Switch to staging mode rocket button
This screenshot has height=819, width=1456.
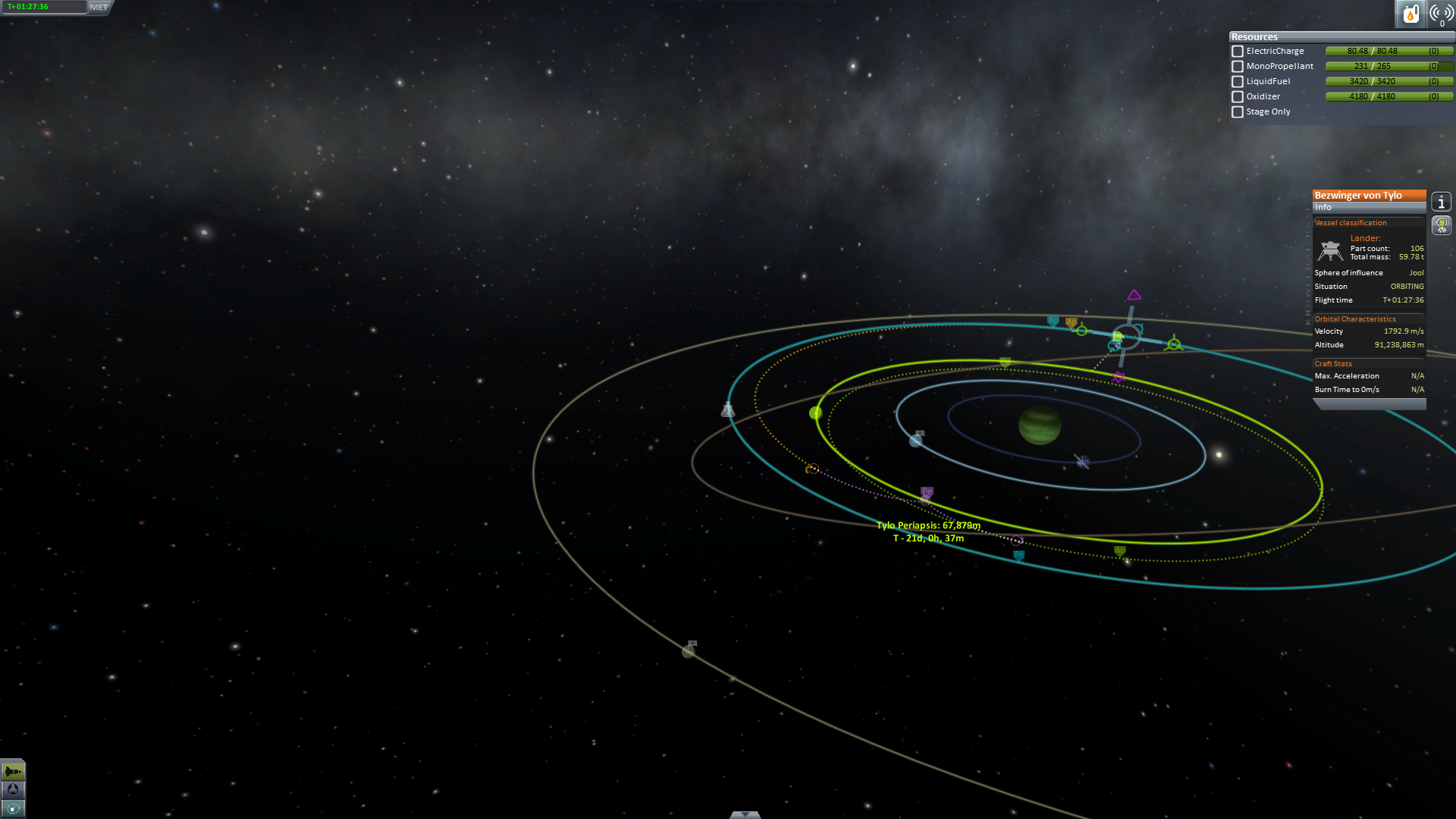13,772
